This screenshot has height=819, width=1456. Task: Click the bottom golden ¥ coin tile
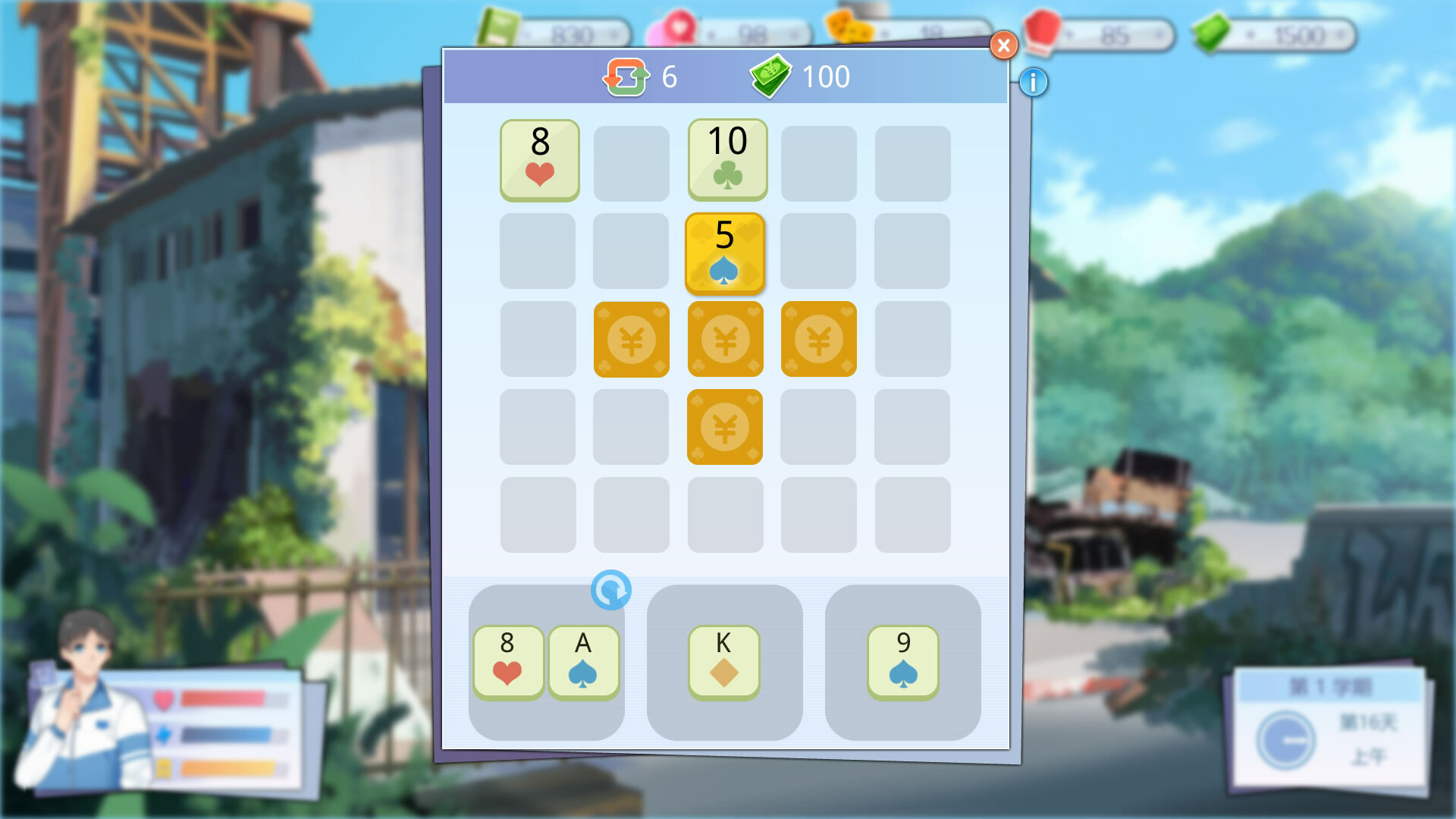point(725,428)
